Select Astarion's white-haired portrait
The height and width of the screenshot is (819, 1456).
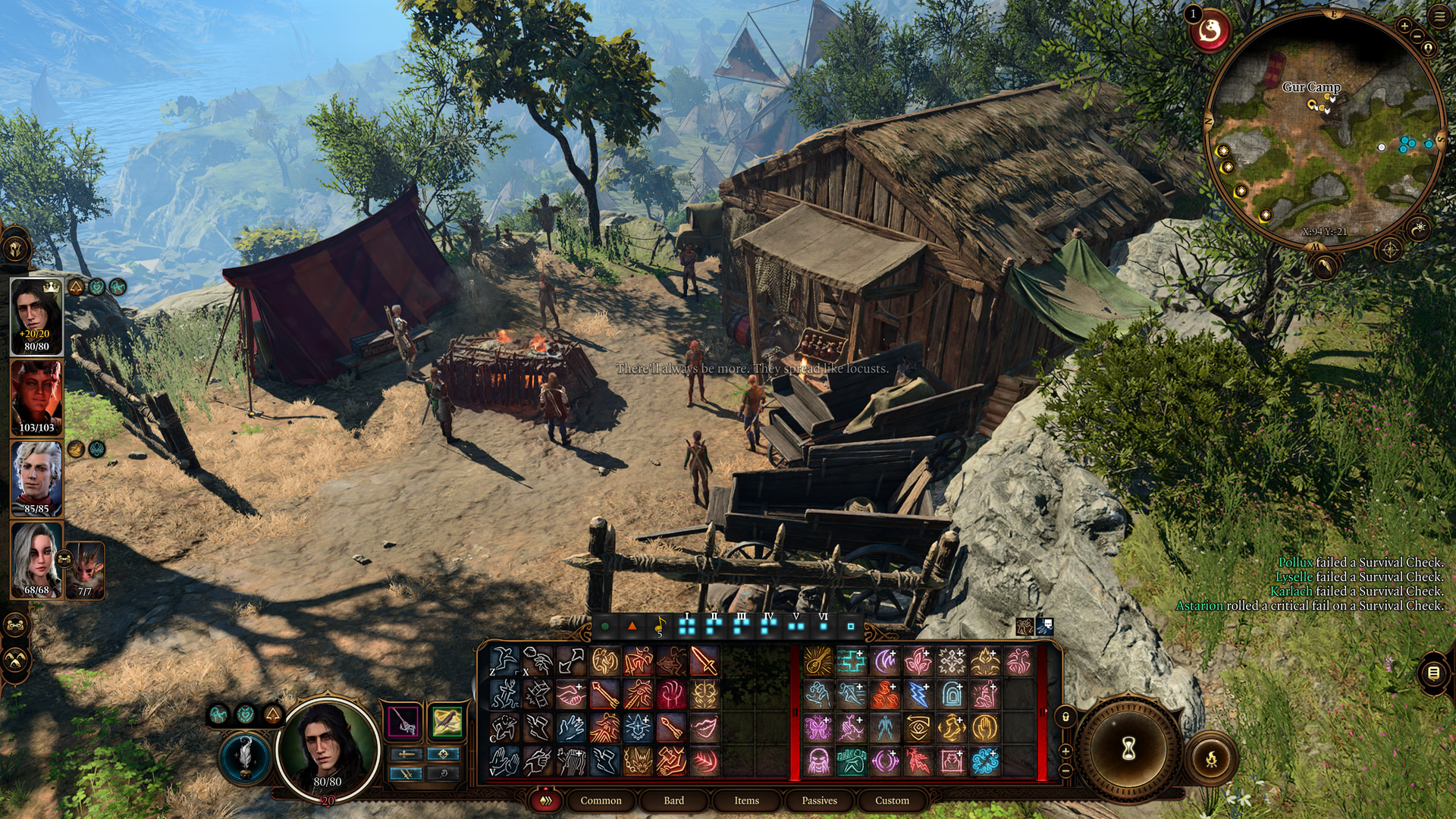pos(36,478)
